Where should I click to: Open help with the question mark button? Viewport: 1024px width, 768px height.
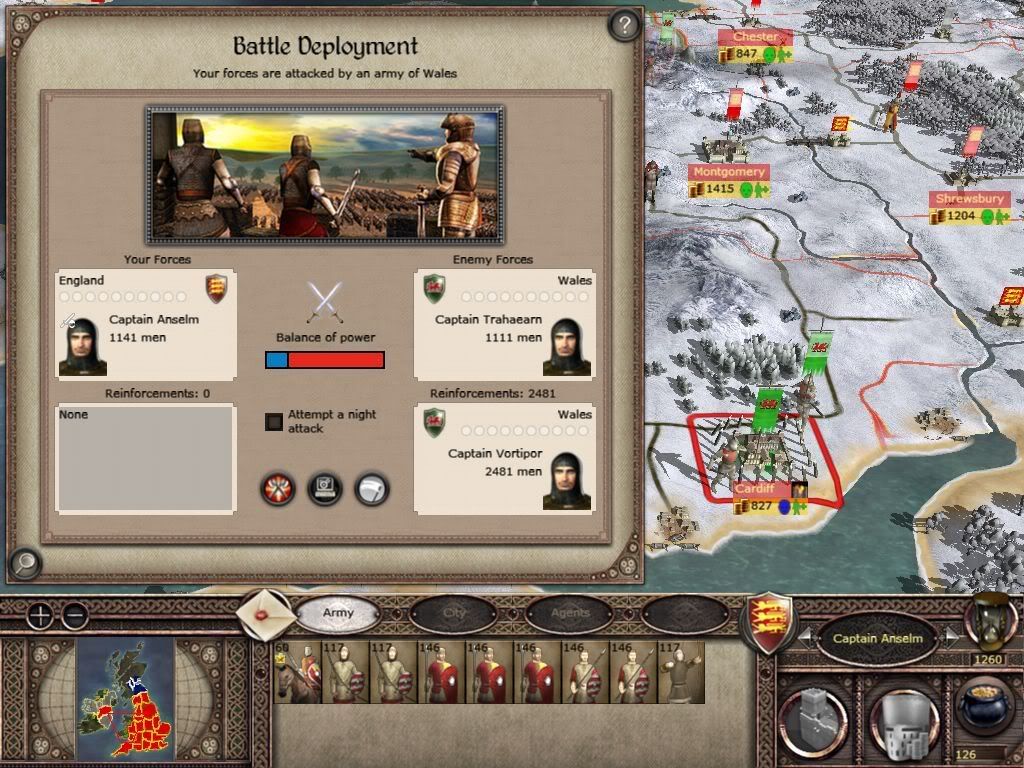pos(624,25)
